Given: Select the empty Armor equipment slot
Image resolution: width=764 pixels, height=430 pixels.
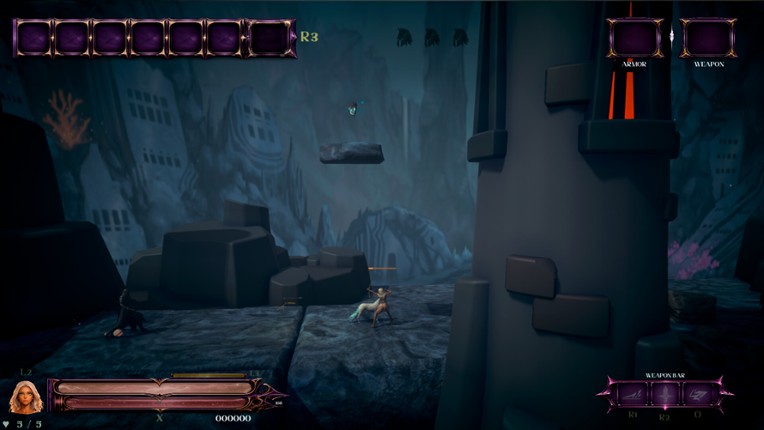Looking at the screenshot, I should 634,38.
